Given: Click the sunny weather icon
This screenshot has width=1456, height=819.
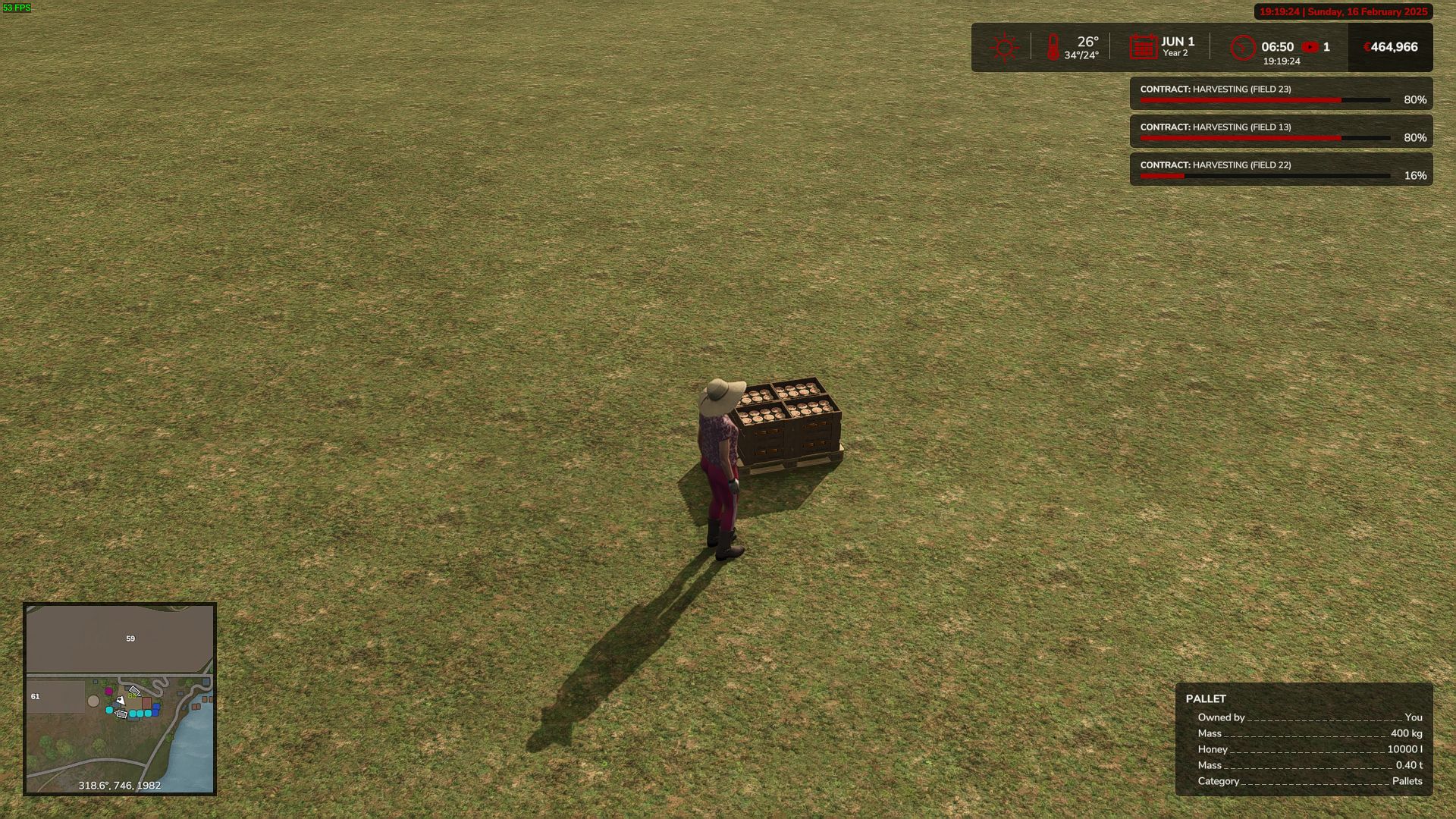Looking at the screenshot, I should [1004, 47].
